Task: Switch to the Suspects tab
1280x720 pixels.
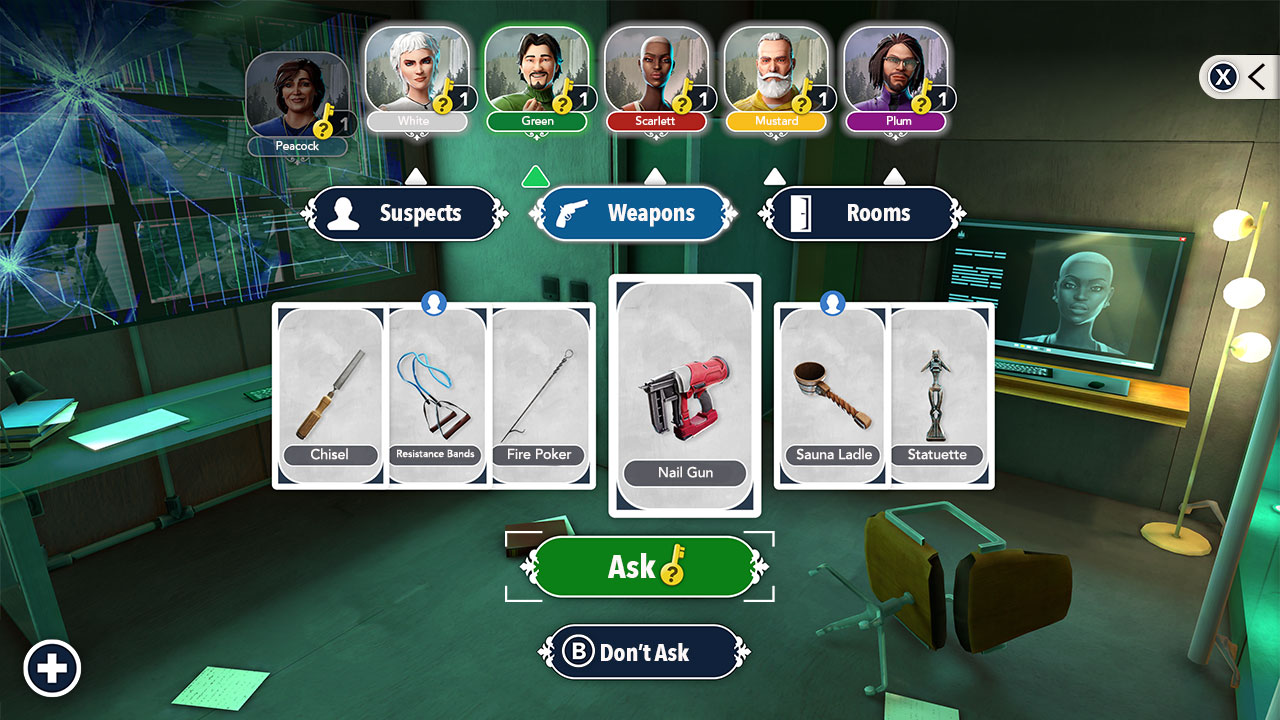Action: [x=405, y=213]
